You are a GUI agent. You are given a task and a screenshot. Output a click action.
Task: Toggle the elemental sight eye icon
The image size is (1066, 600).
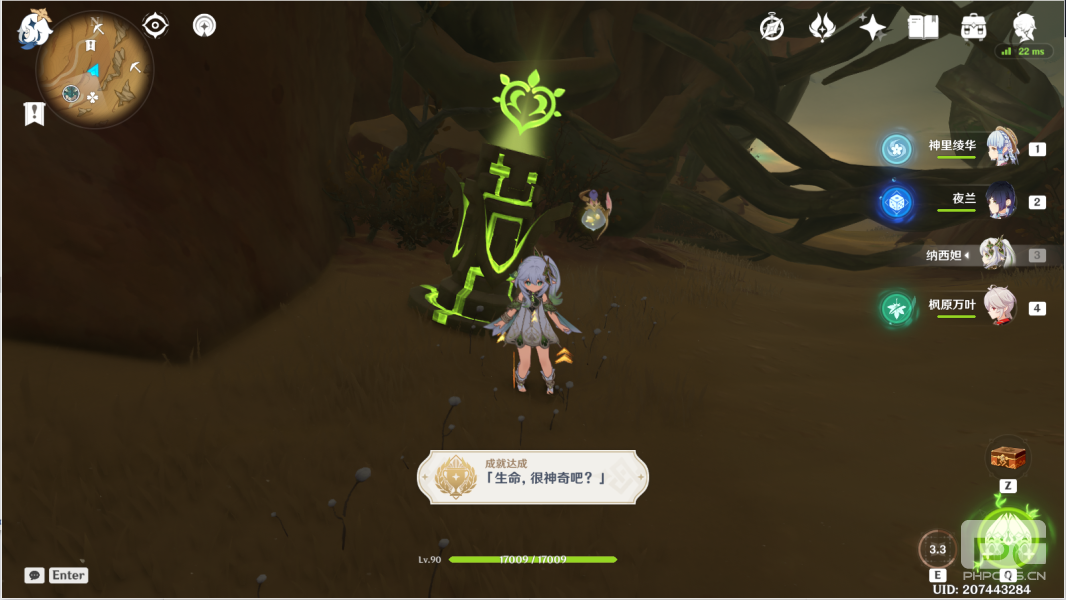click(156, 25)
